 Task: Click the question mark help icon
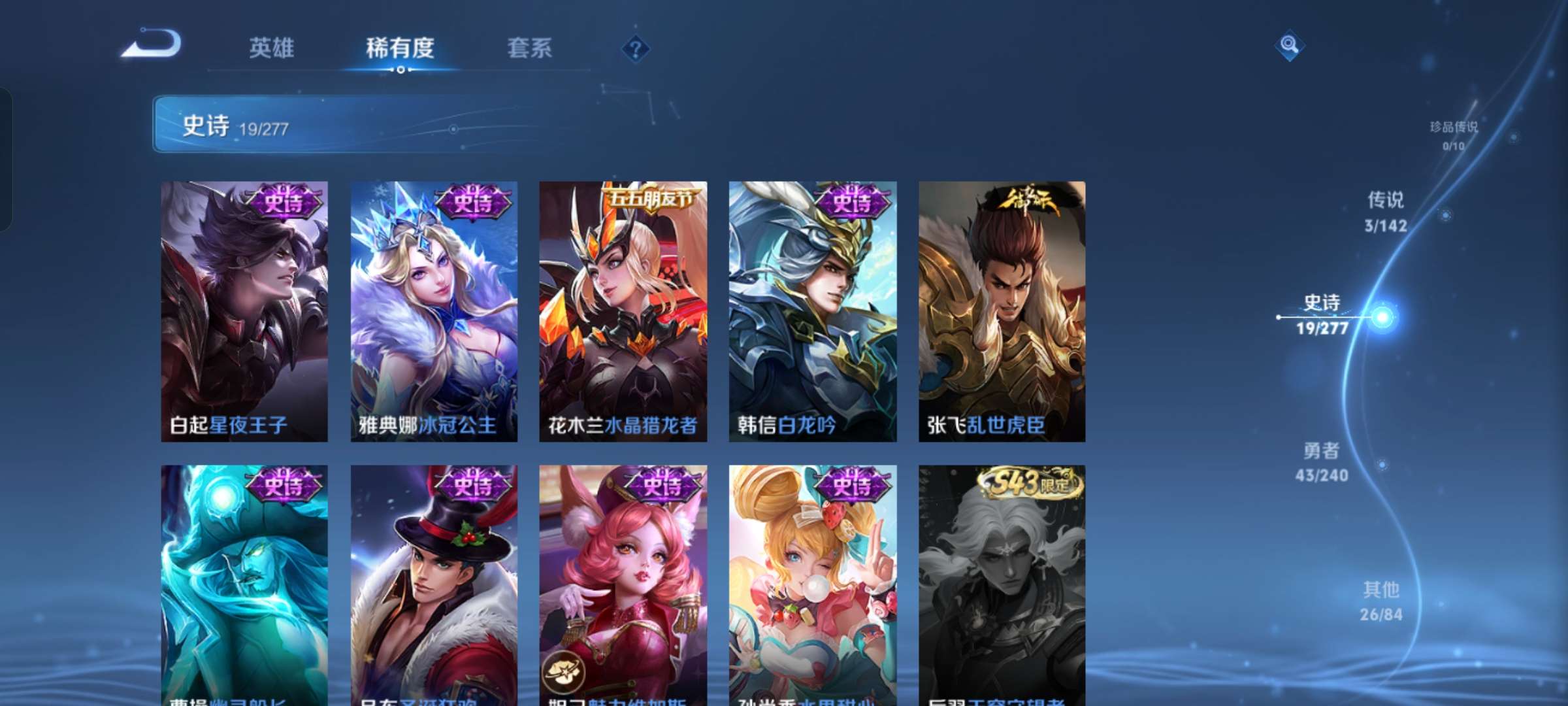pyautogui.click(x=636, y=50)
